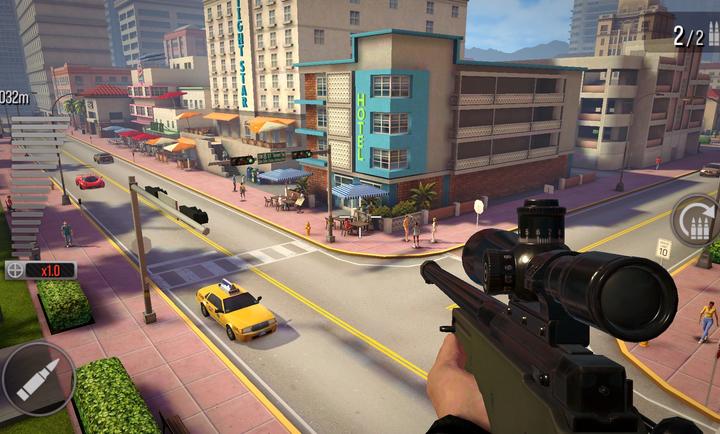Tap the bullet fire button
720x434 pixels.
tap(38, 380)
